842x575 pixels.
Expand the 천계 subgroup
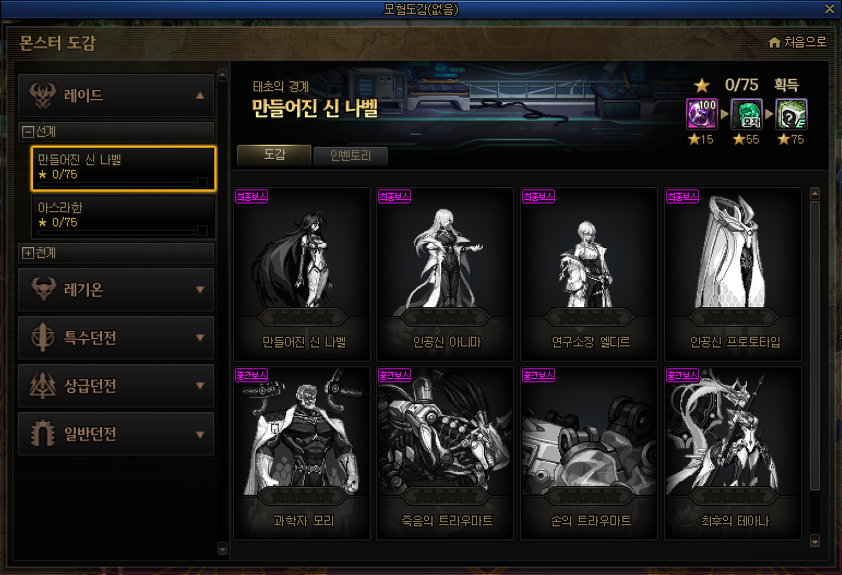pyautogui.click(x=28, y=252)
